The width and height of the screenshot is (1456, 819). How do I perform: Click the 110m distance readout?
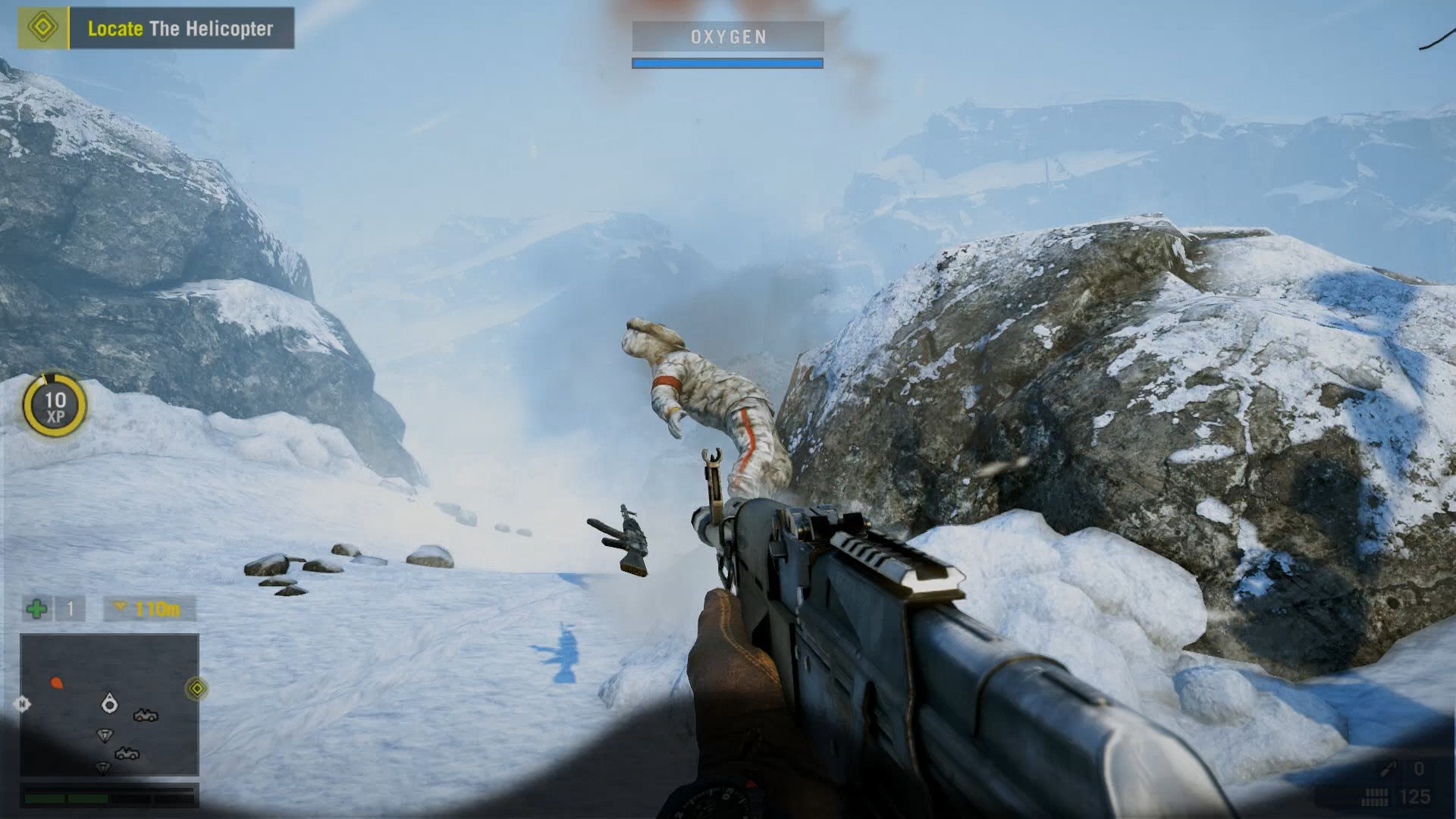pyautogui.click(x=158, y=610)
